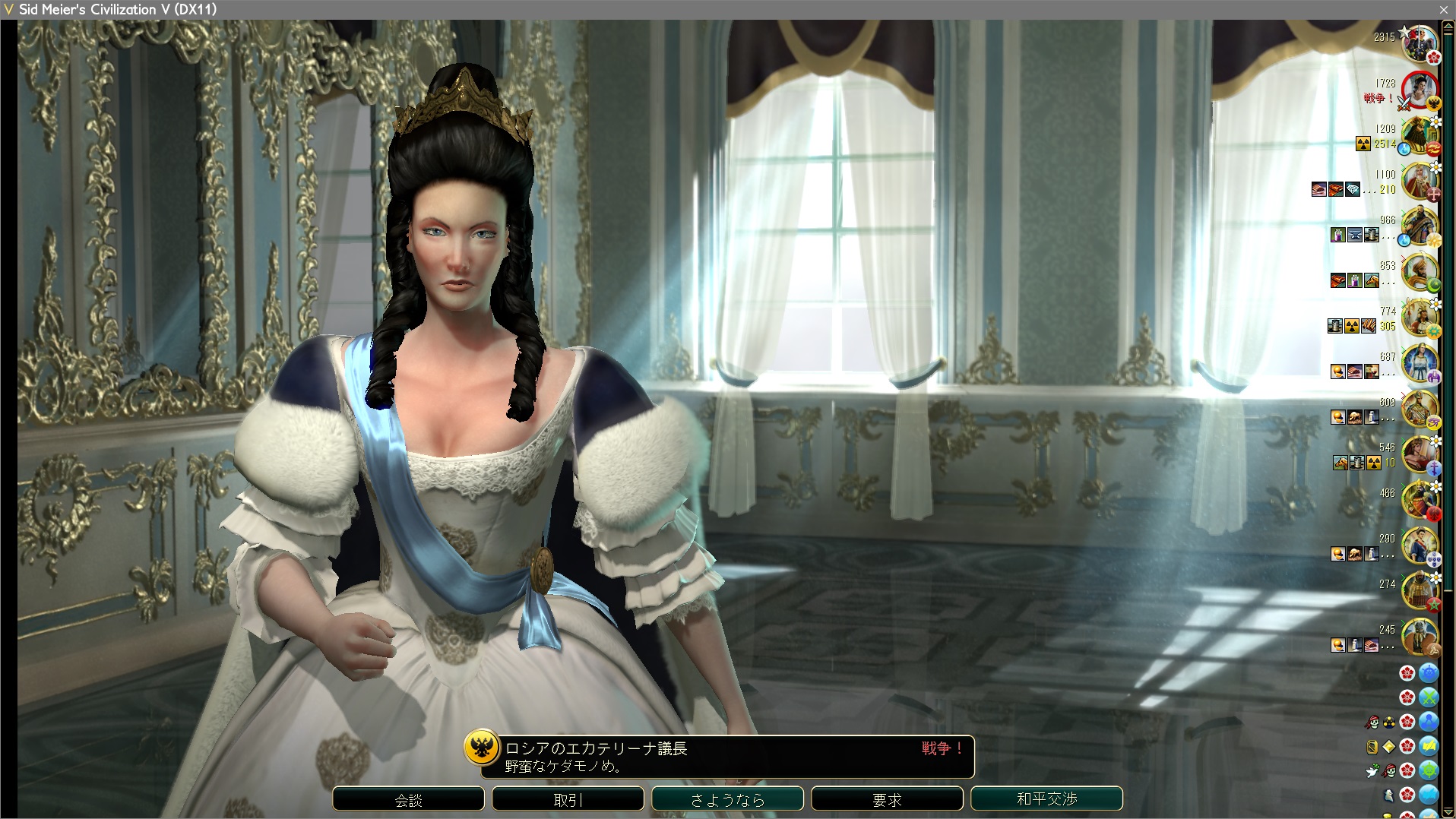This screenshot has width=1456, height=819.
Task: Open the leader portrait scoring 290
Action: pos(1418,545)
